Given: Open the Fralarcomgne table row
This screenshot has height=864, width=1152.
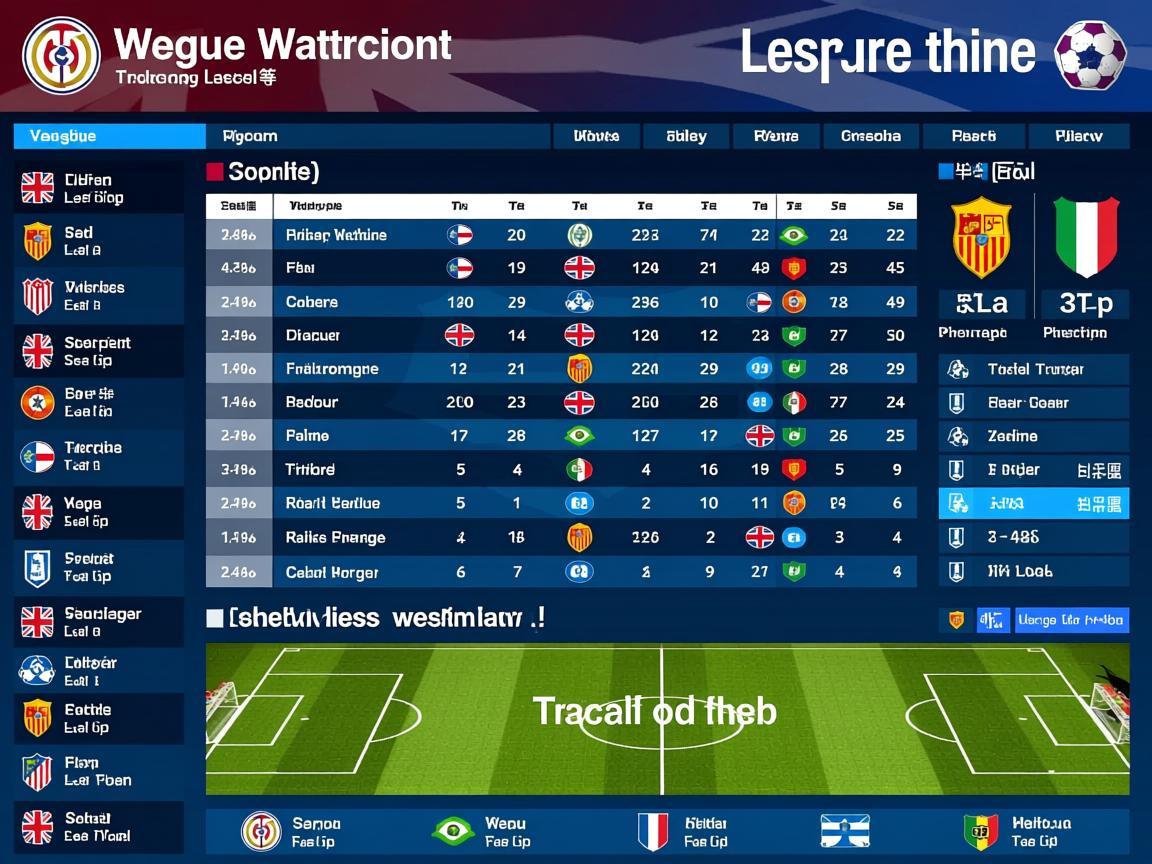Looking at the screenshot, I should pos(560,369).
